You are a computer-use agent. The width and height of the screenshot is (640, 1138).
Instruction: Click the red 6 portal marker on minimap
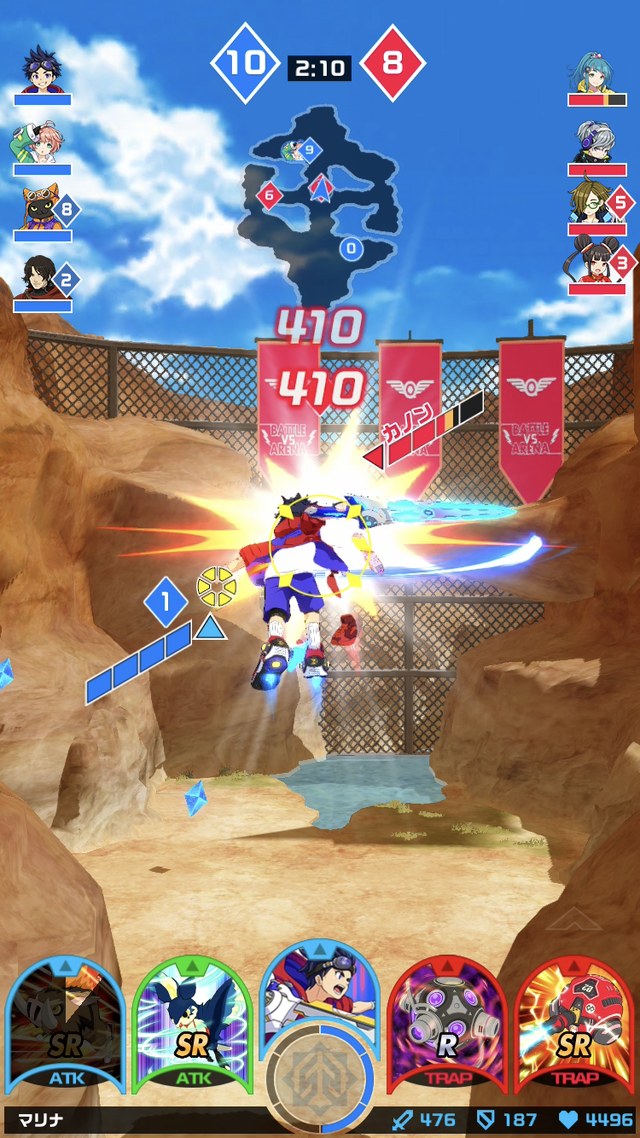(x=268, y=195)
